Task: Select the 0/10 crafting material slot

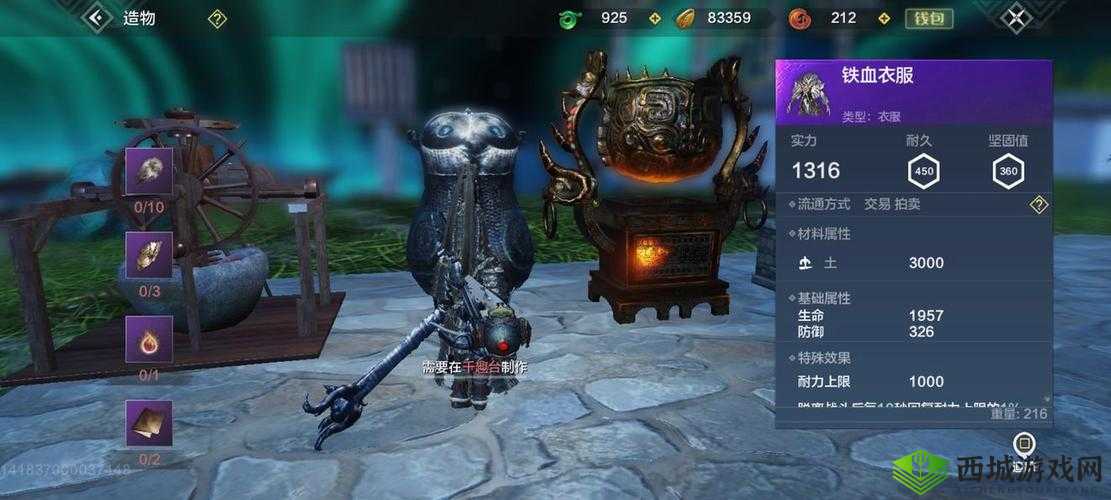Action: click(149, 171)
